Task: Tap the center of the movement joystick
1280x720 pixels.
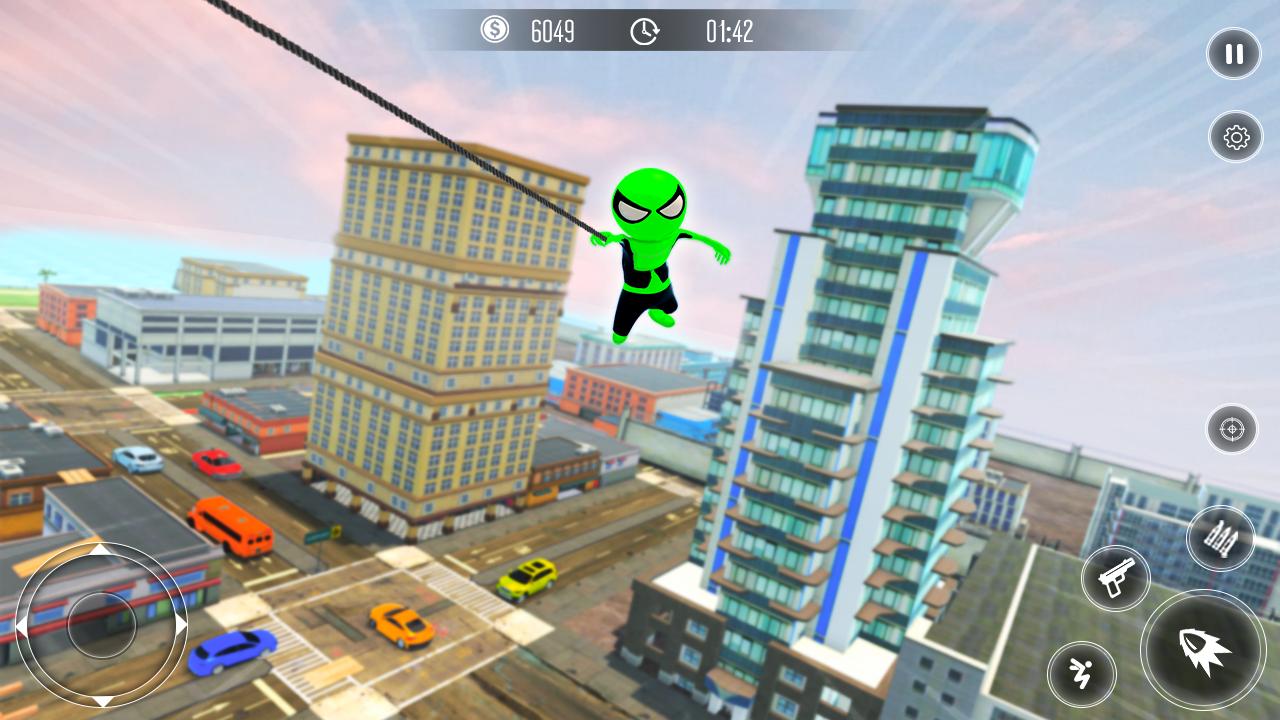Action: tap(100, 625)
